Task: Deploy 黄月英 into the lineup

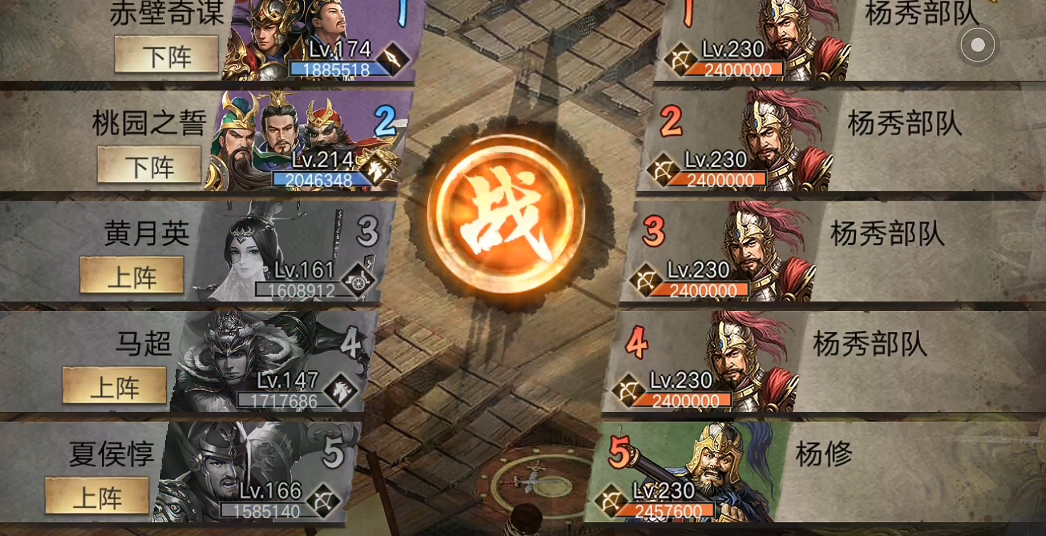Action: [131, 276]
